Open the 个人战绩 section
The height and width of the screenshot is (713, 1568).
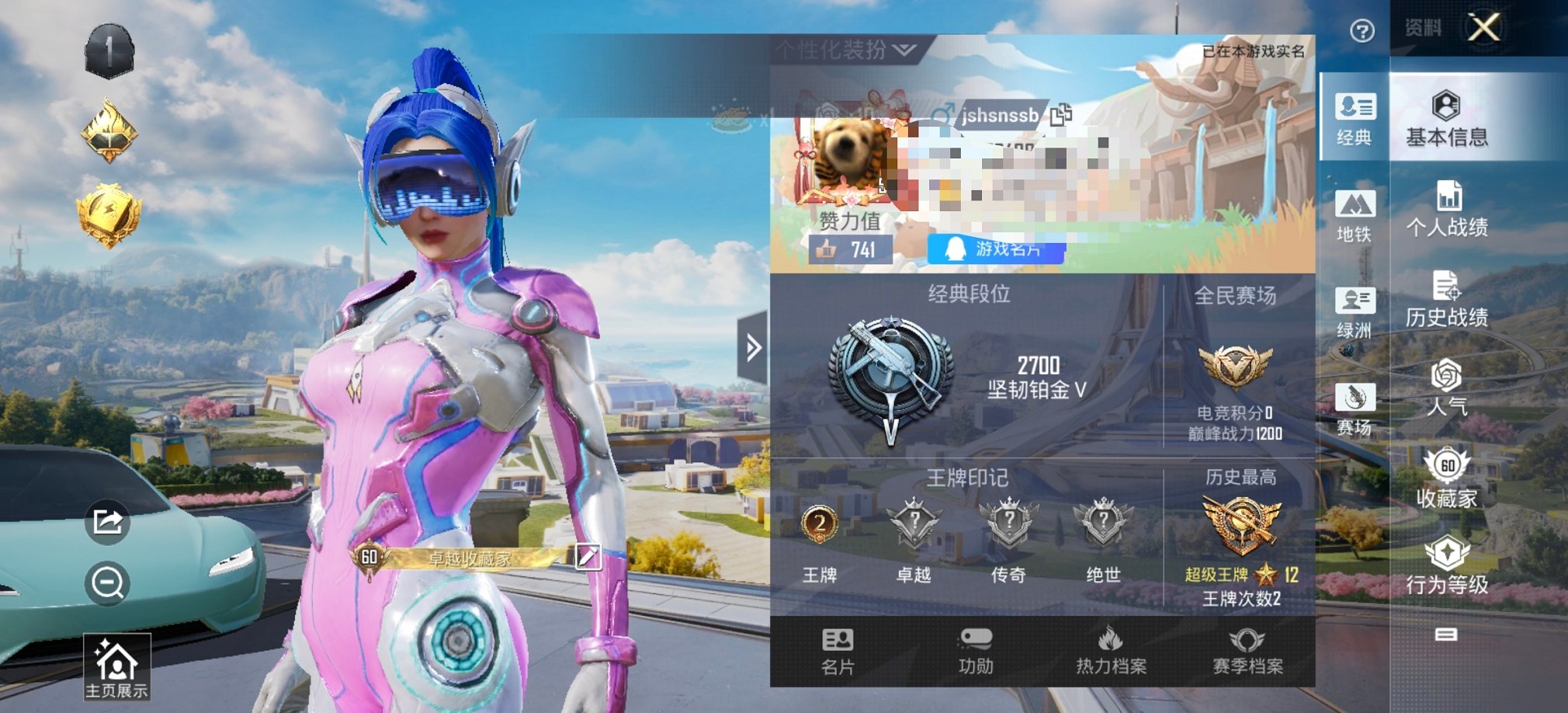pyautogui.click(x=1447, y=210)
